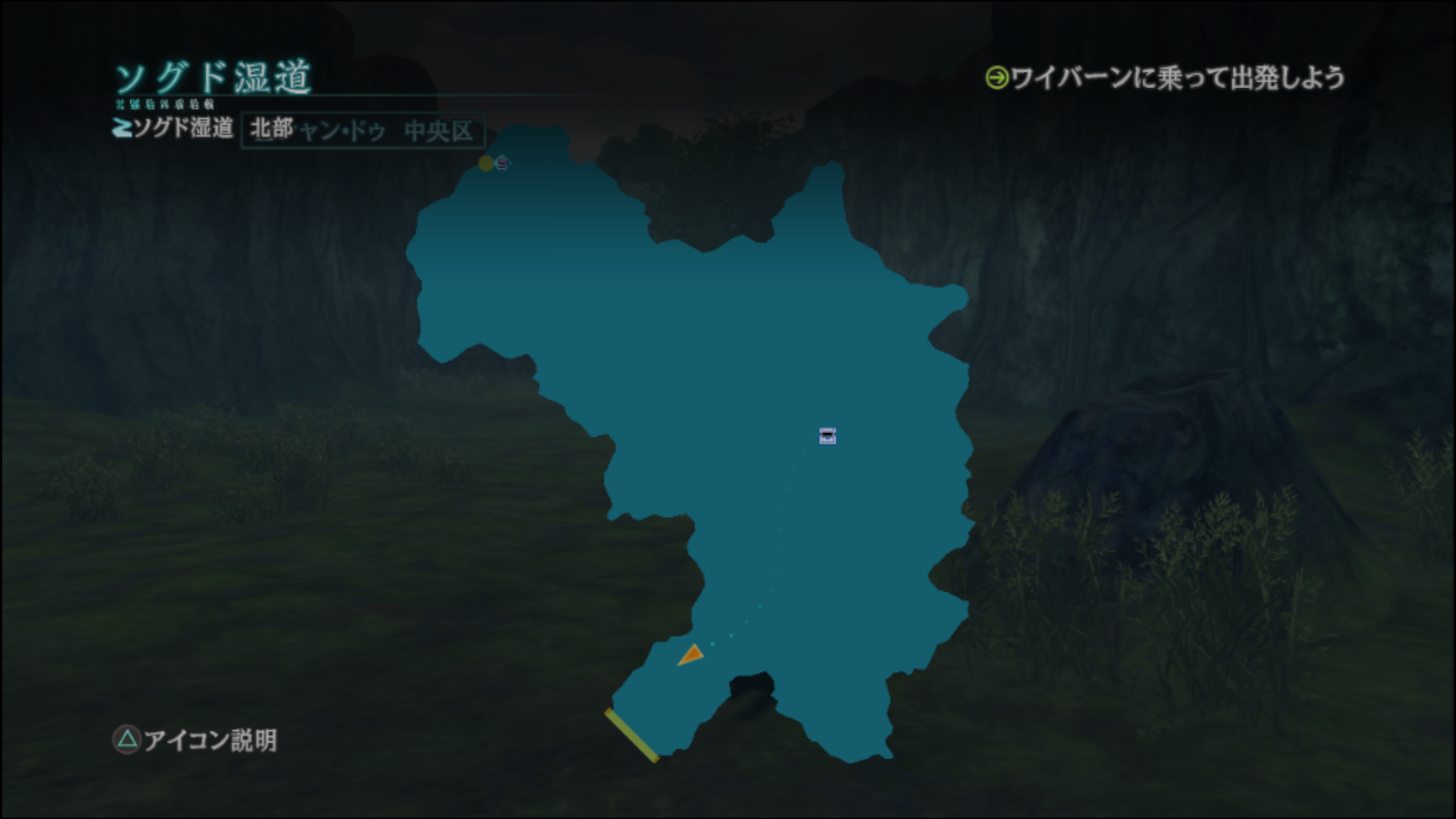Select the diamond-shaped gate marker at map top
The width and height of the screenshot is (1456, 819).
pyautogui.click(x=502, y=162)
